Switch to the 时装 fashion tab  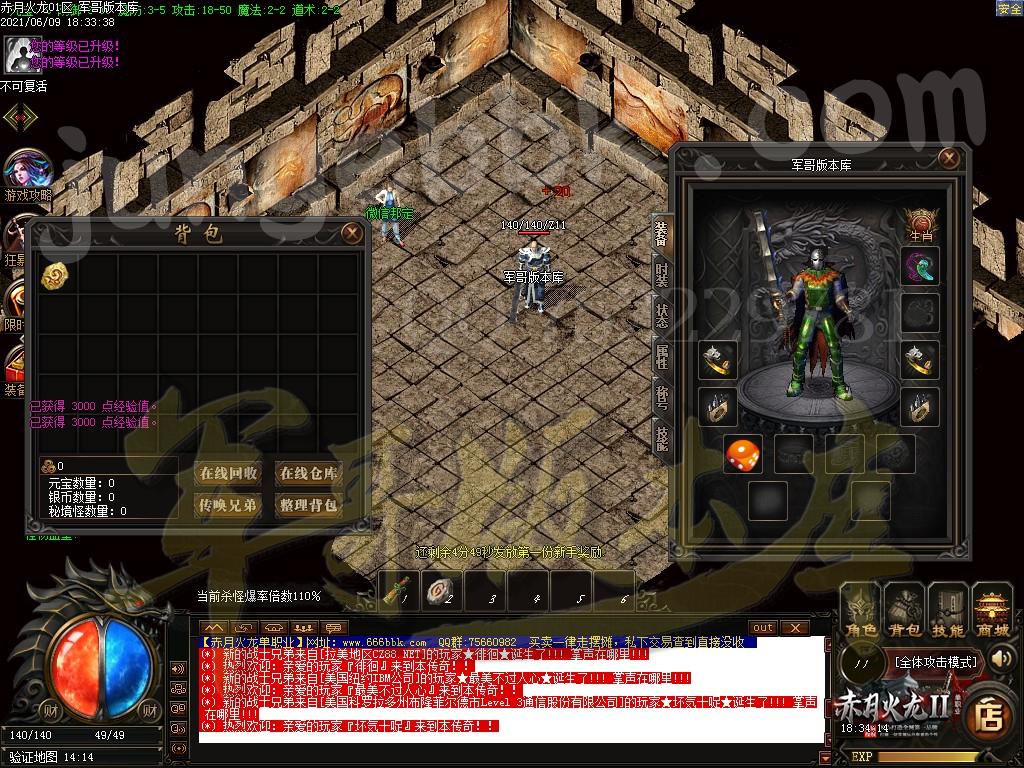(662, 276)
